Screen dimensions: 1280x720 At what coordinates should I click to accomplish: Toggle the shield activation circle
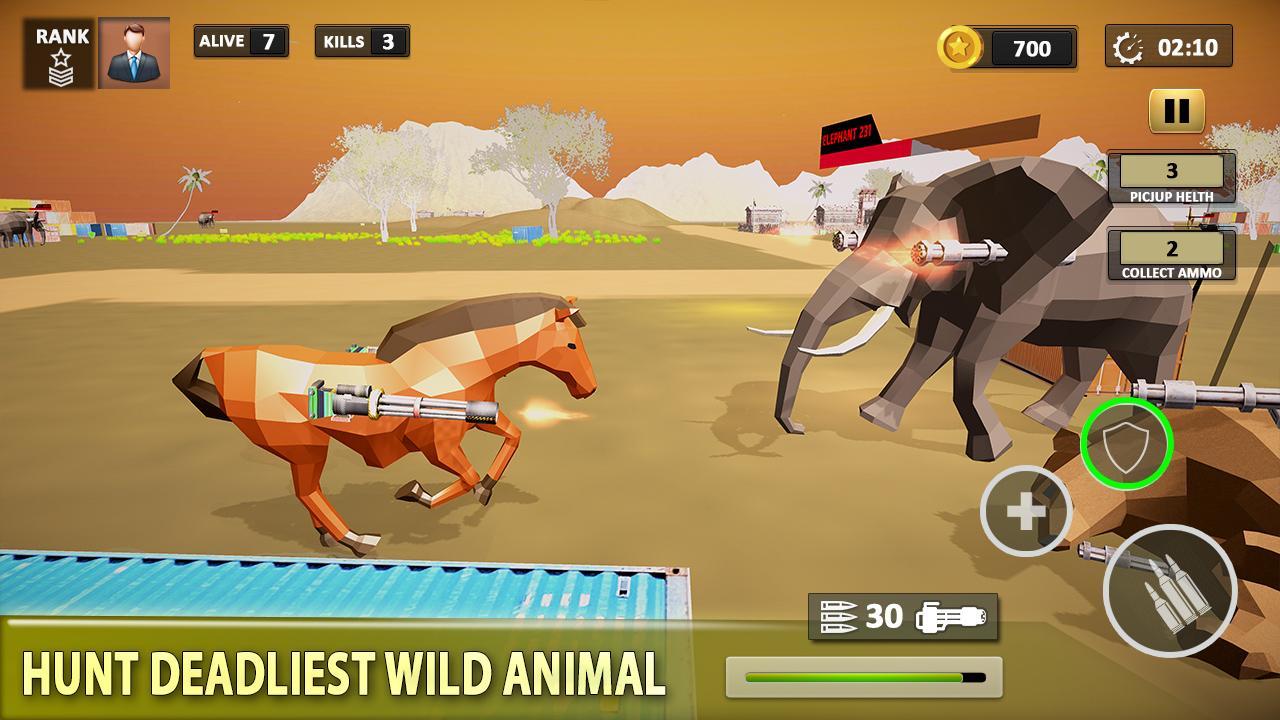pos(1128,443)
